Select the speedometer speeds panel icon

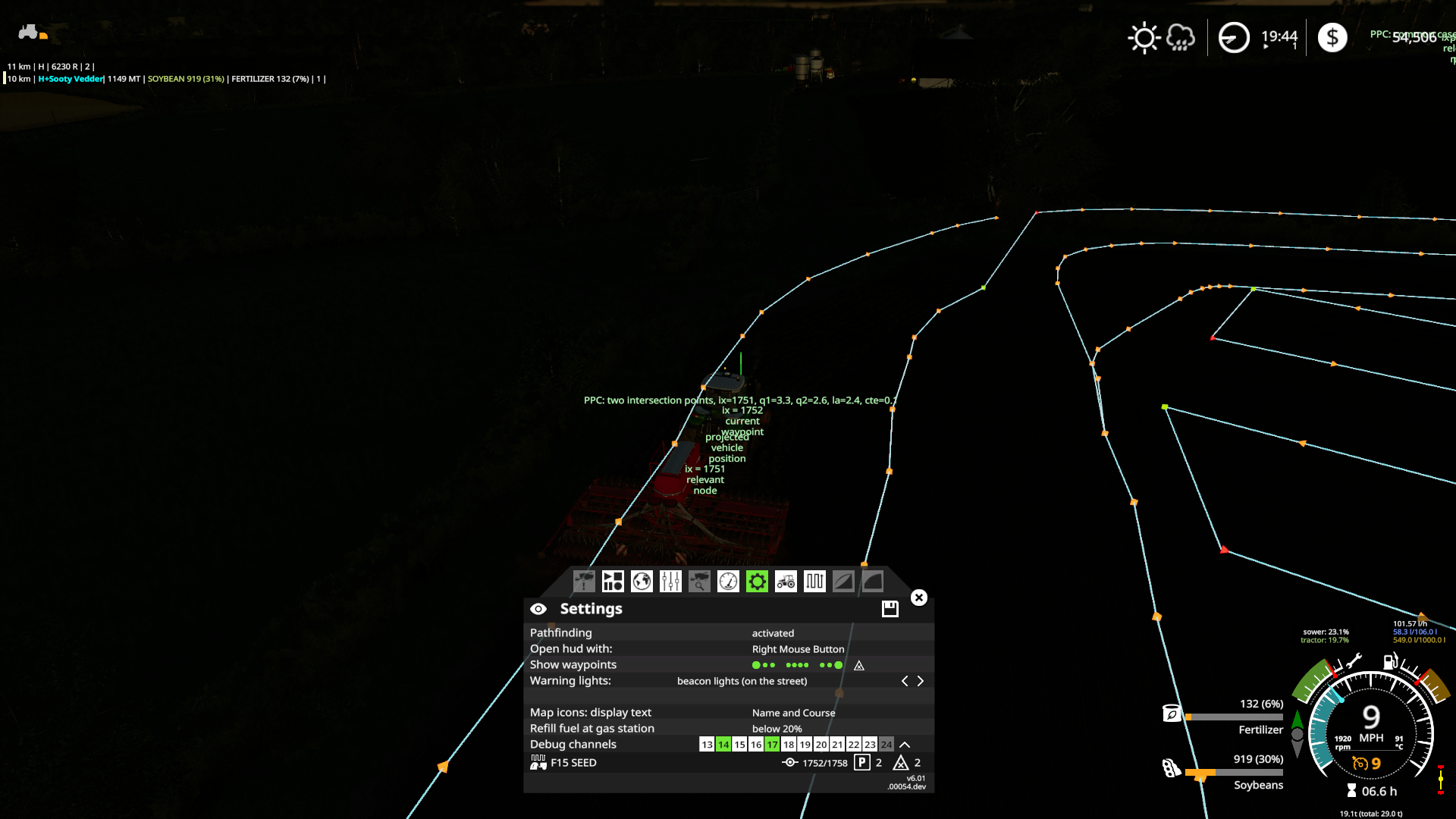tap(727, 582)
